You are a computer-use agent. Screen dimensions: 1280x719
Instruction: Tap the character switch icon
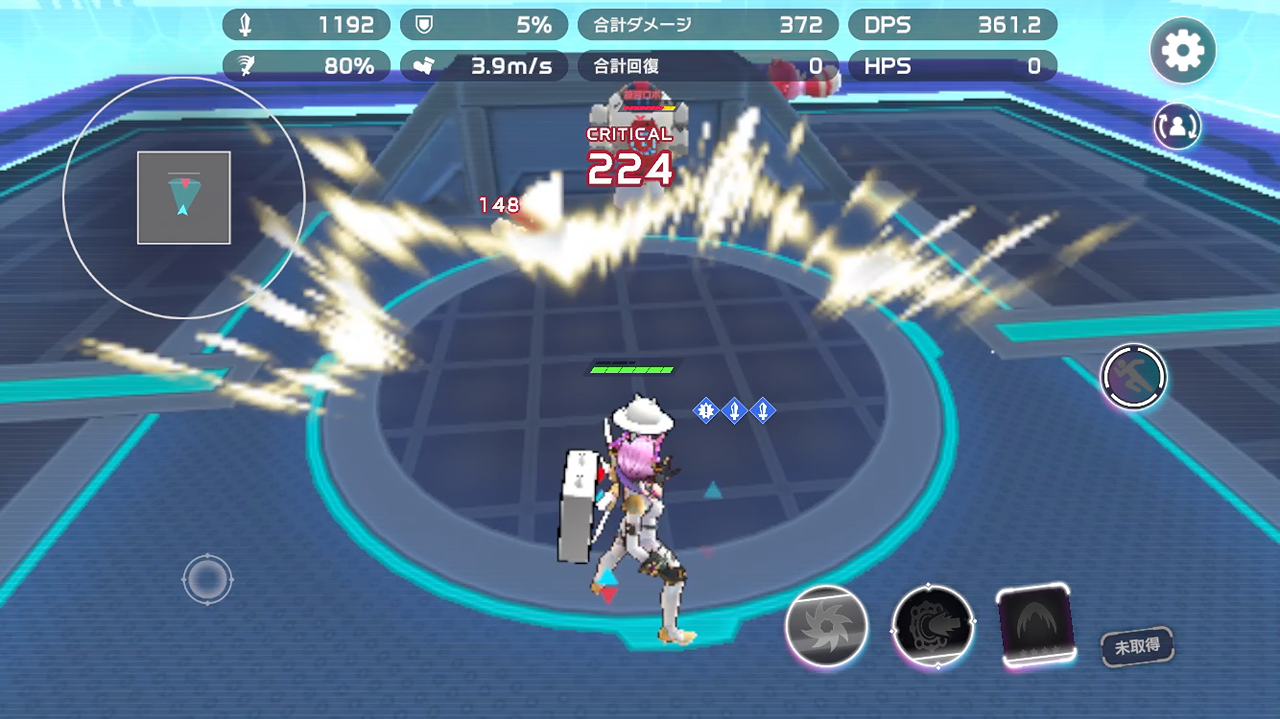point(1177,125)
